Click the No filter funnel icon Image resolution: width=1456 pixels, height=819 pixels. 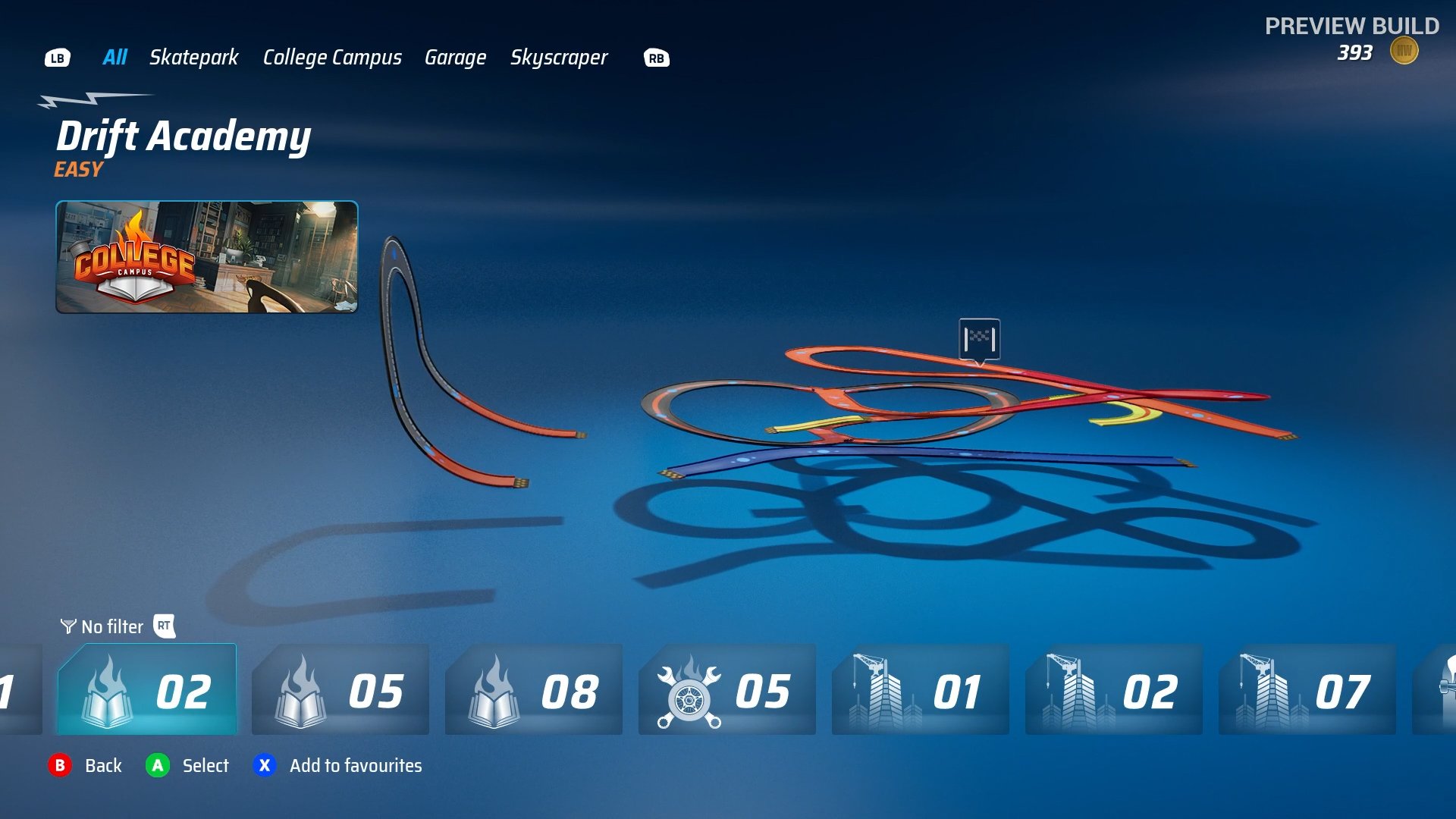click(x=67, y=627)
